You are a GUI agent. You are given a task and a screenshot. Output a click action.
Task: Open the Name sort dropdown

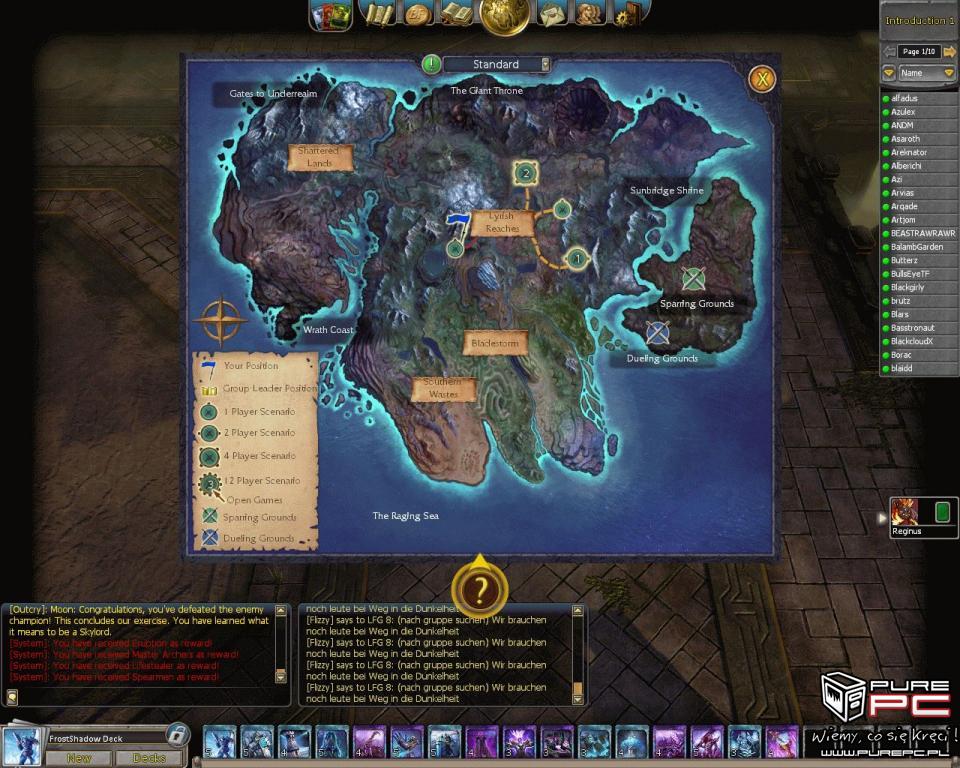(927, 73)
